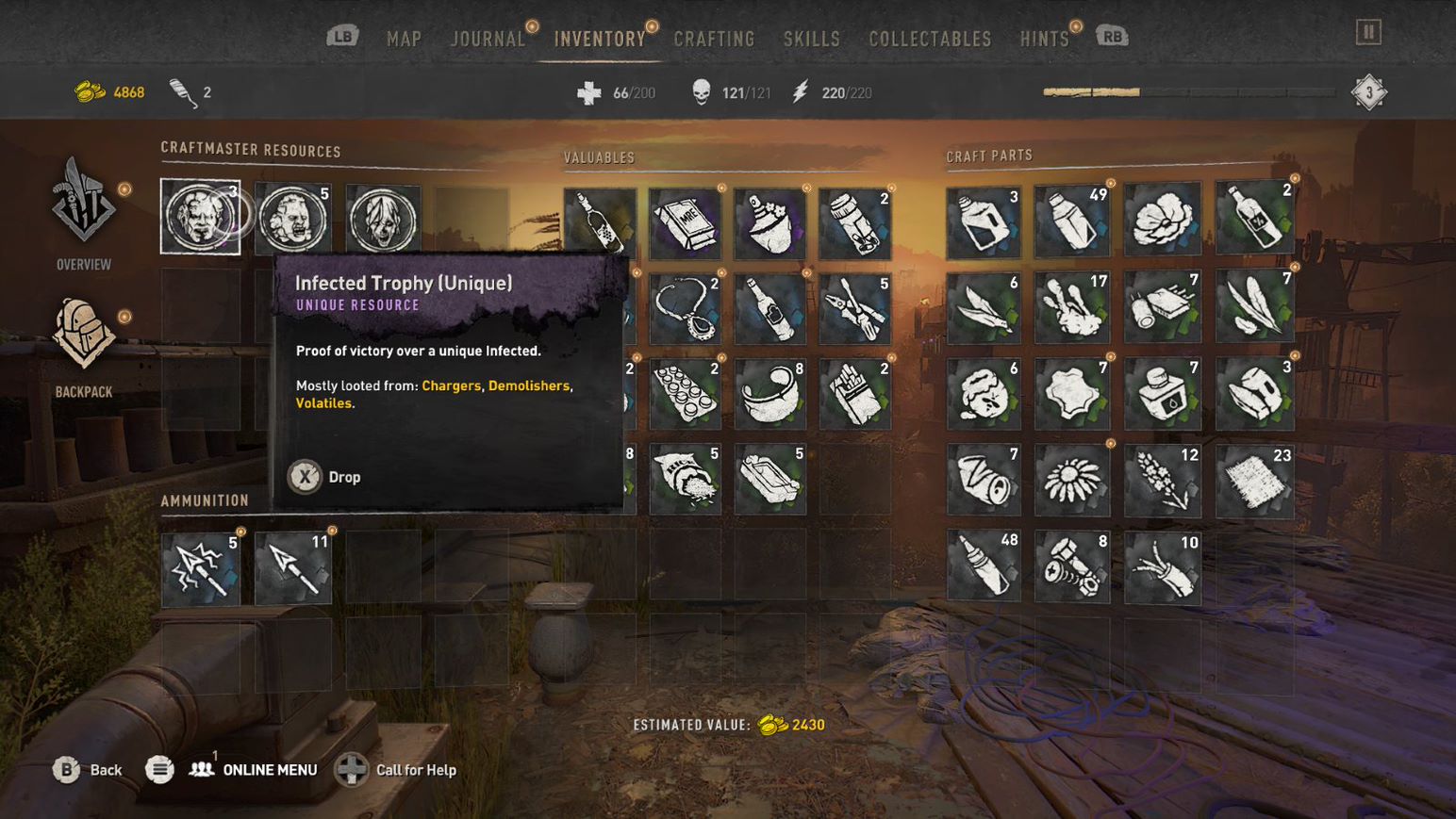Select the gasoline canister craft part
The width and height of the screenshot is (1456, 819).
coord(983,223)
